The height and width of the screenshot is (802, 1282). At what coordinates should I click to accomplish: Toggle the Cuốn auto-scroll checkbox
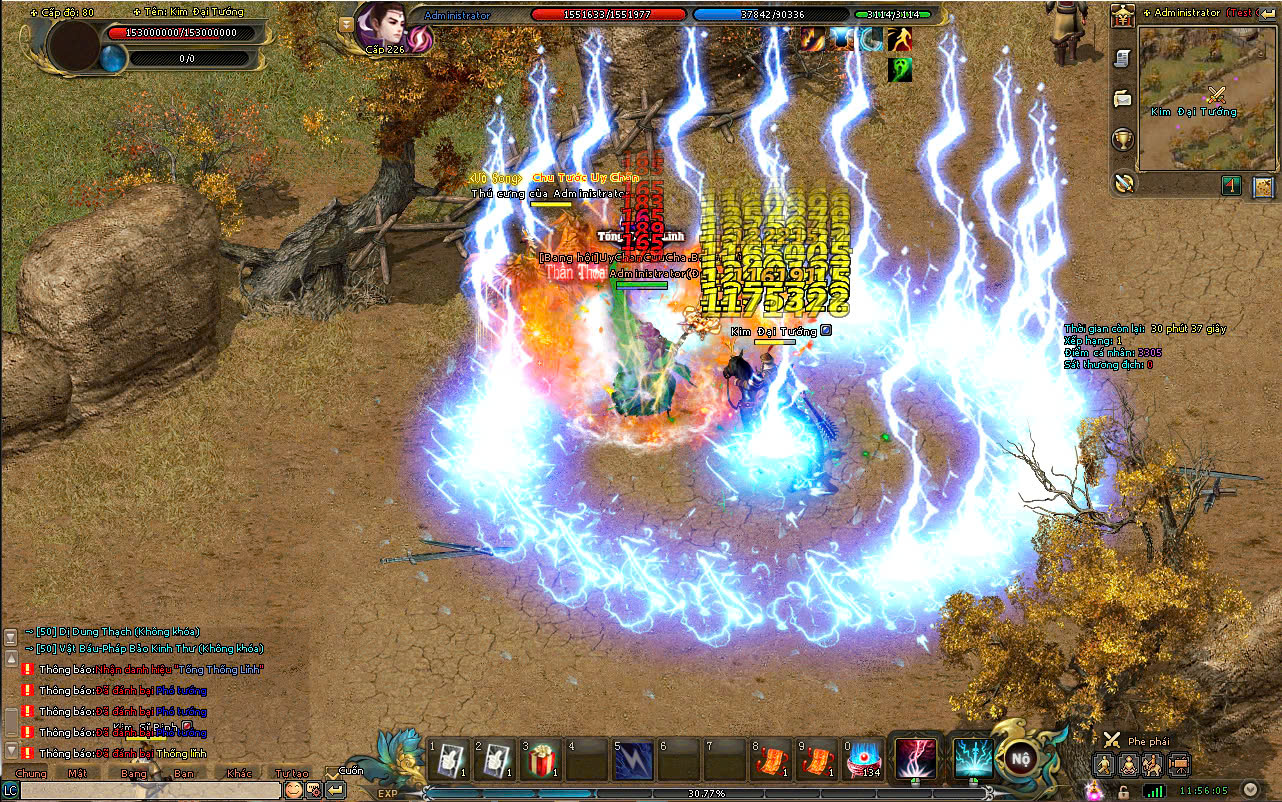[x=332, y=771]
